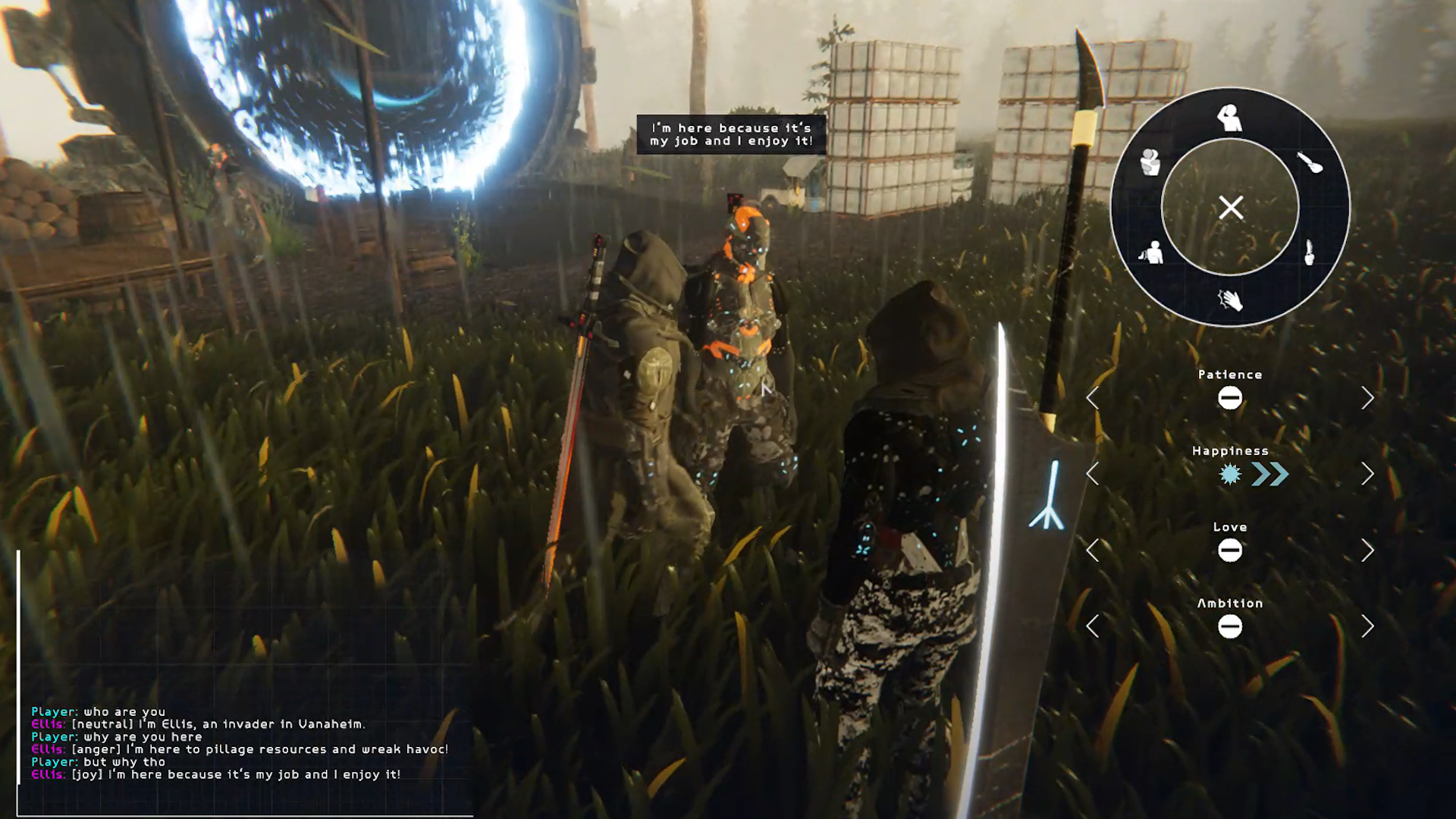1456x819 pixels.
Task: Increase Patience with the right arrow
Action: click(x=1367, y=398)
